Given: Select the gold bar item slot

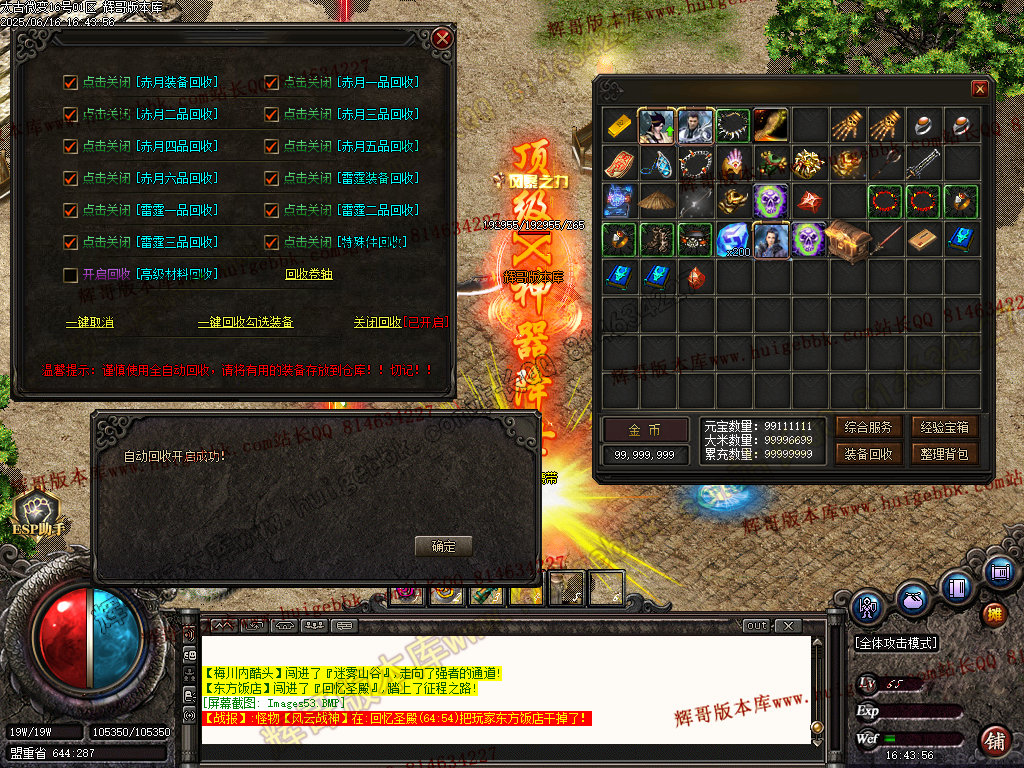Looking at the screenshot, I should click(x=620, y=126).
